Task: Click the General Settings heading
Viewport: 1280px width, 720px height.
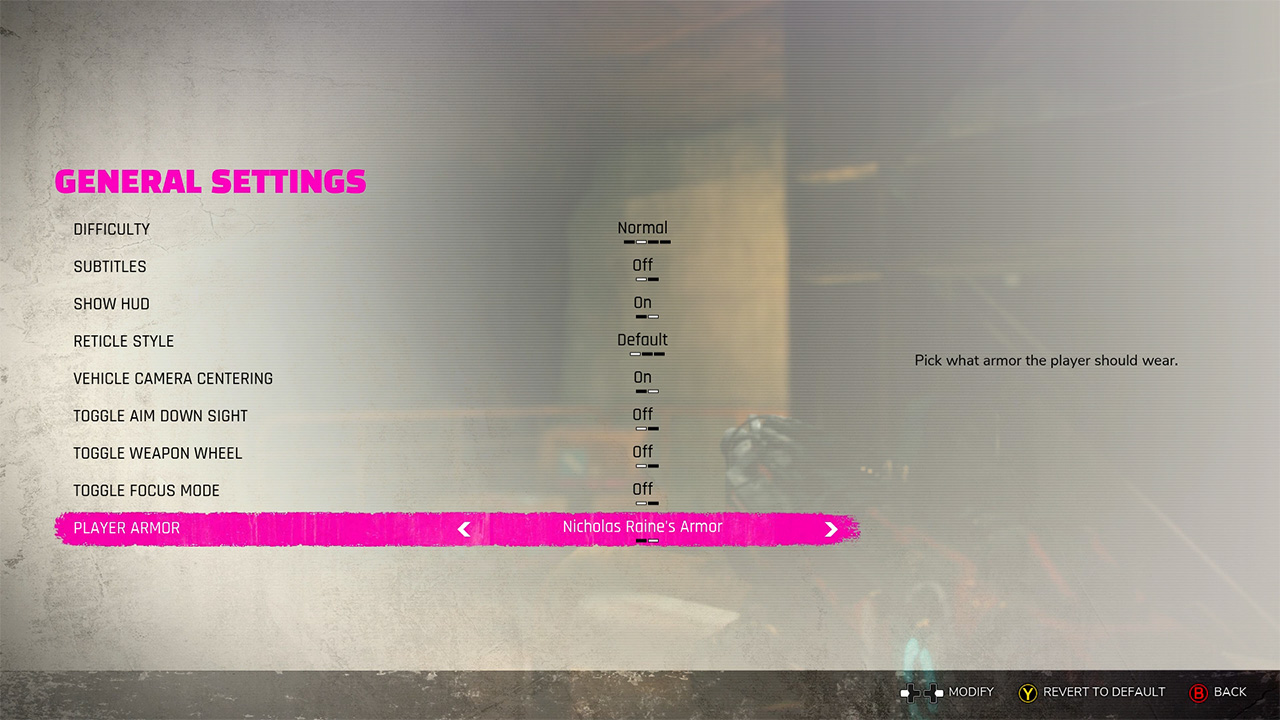Action: pos(210,182)
